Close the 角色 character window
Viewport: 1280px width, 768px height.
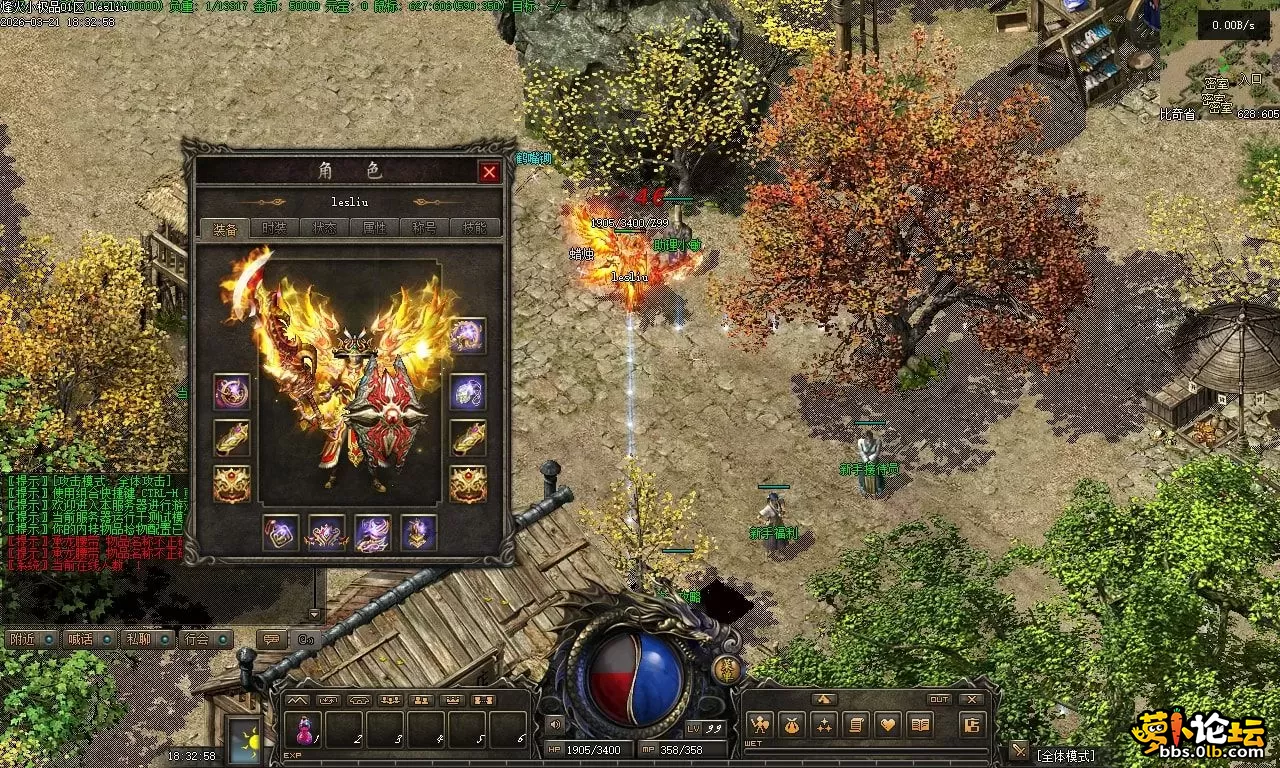[x=489, y=172]
